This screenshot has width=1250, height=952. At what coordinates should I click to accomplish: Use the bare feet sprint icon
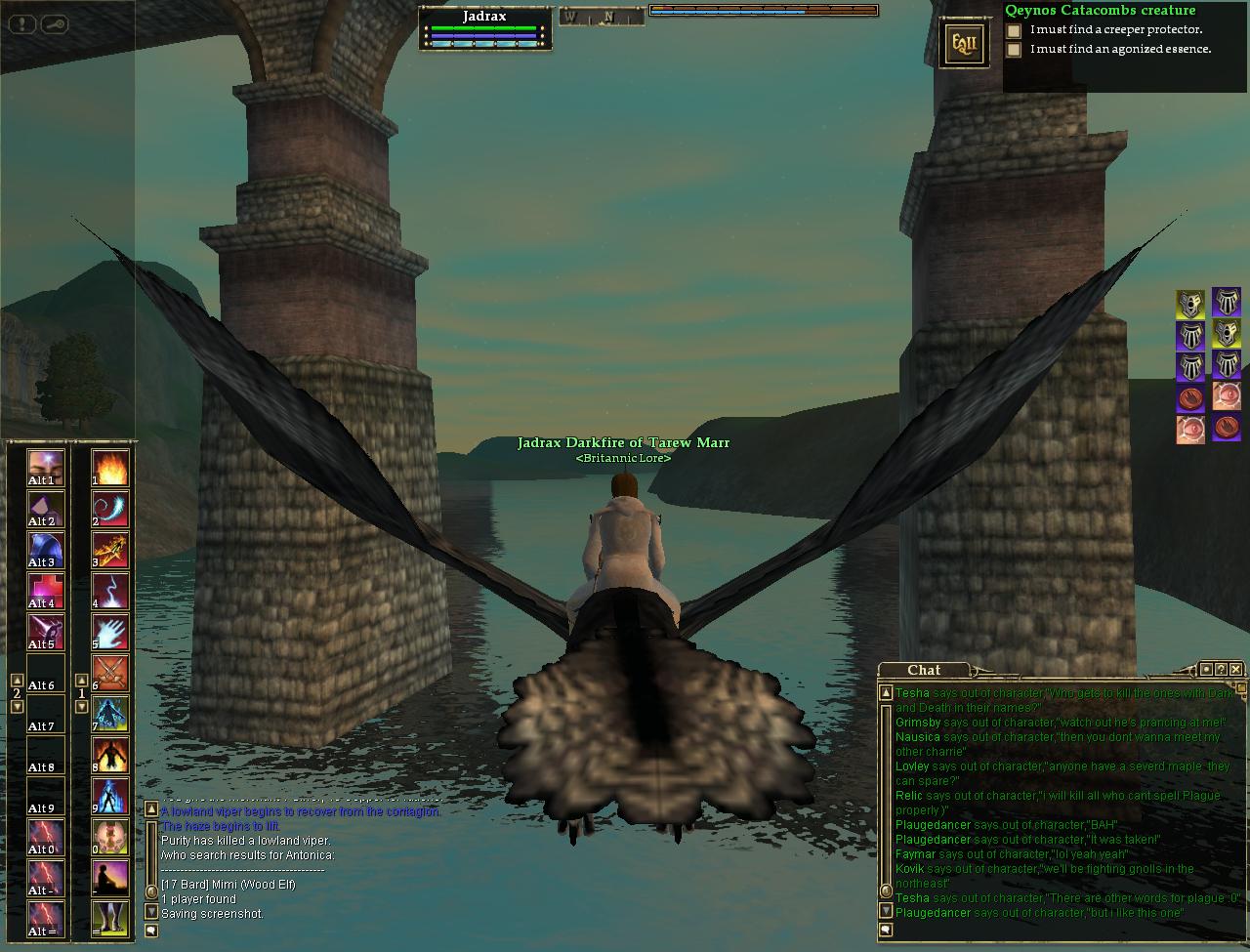110,919
